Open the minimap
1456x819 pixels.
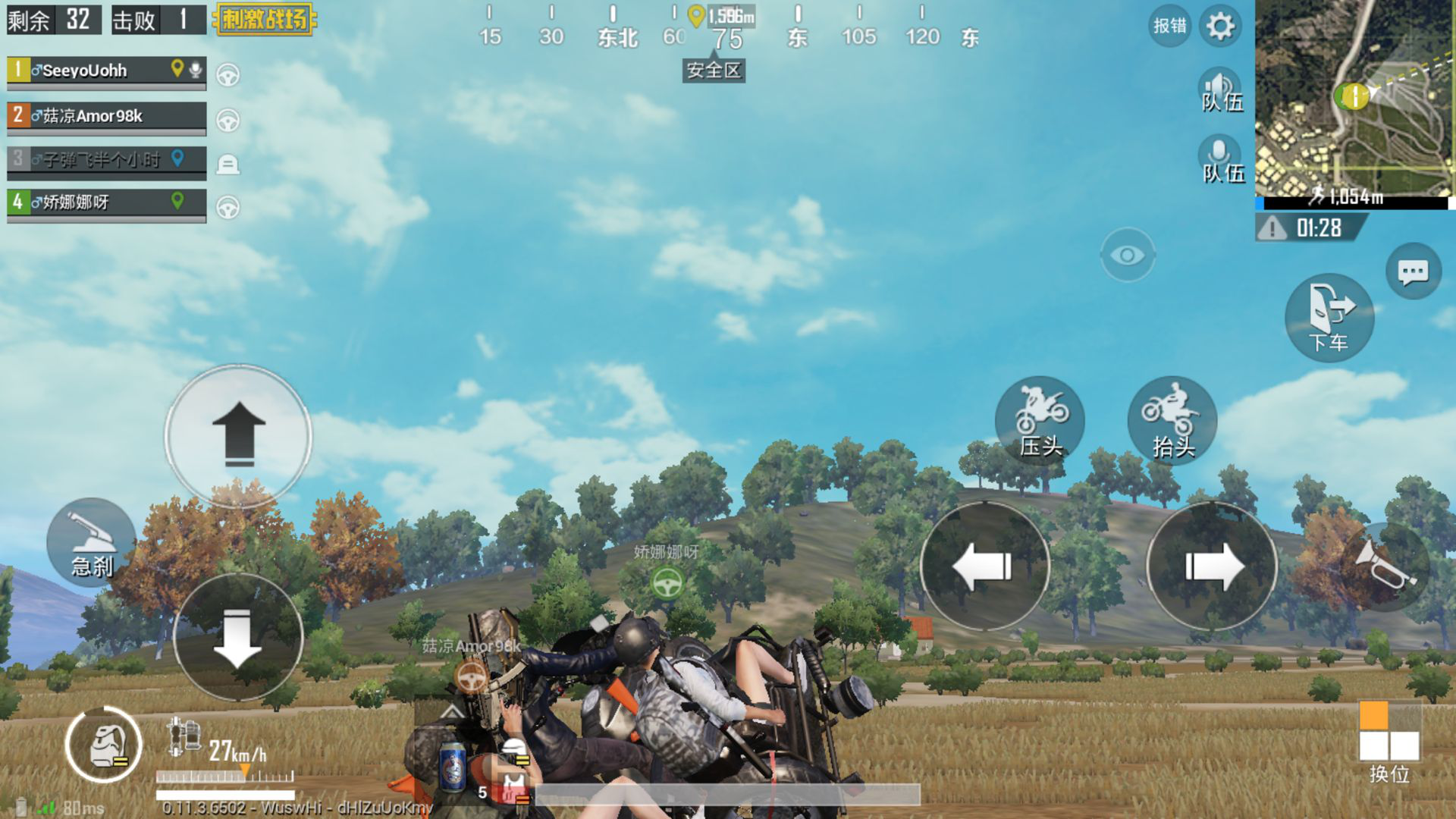click(1354, 99)
